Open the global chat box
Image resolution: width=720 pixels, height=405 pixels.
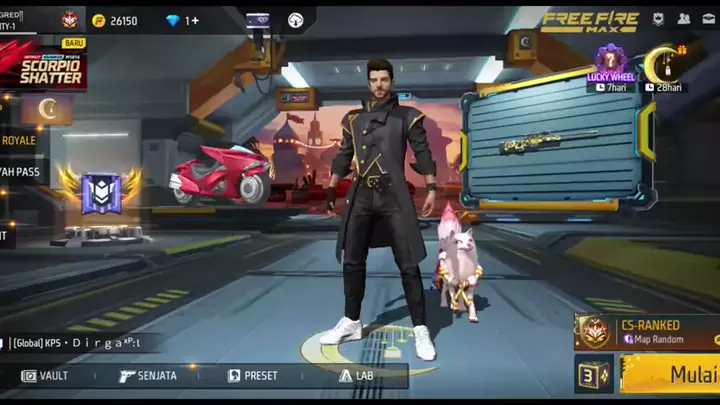[x=80, y=343]
